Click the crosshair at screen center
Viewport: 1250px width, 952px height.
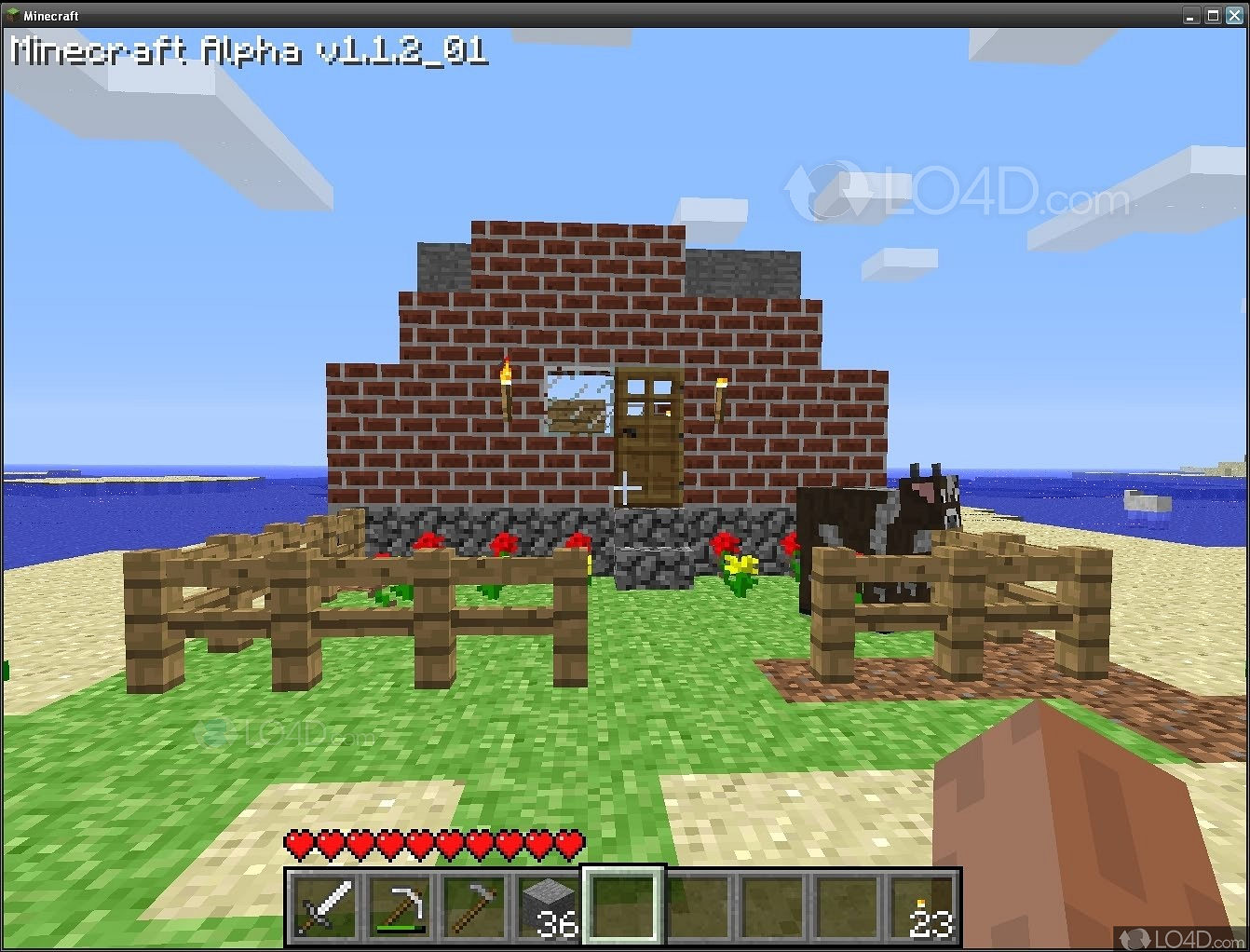point(624,487)
